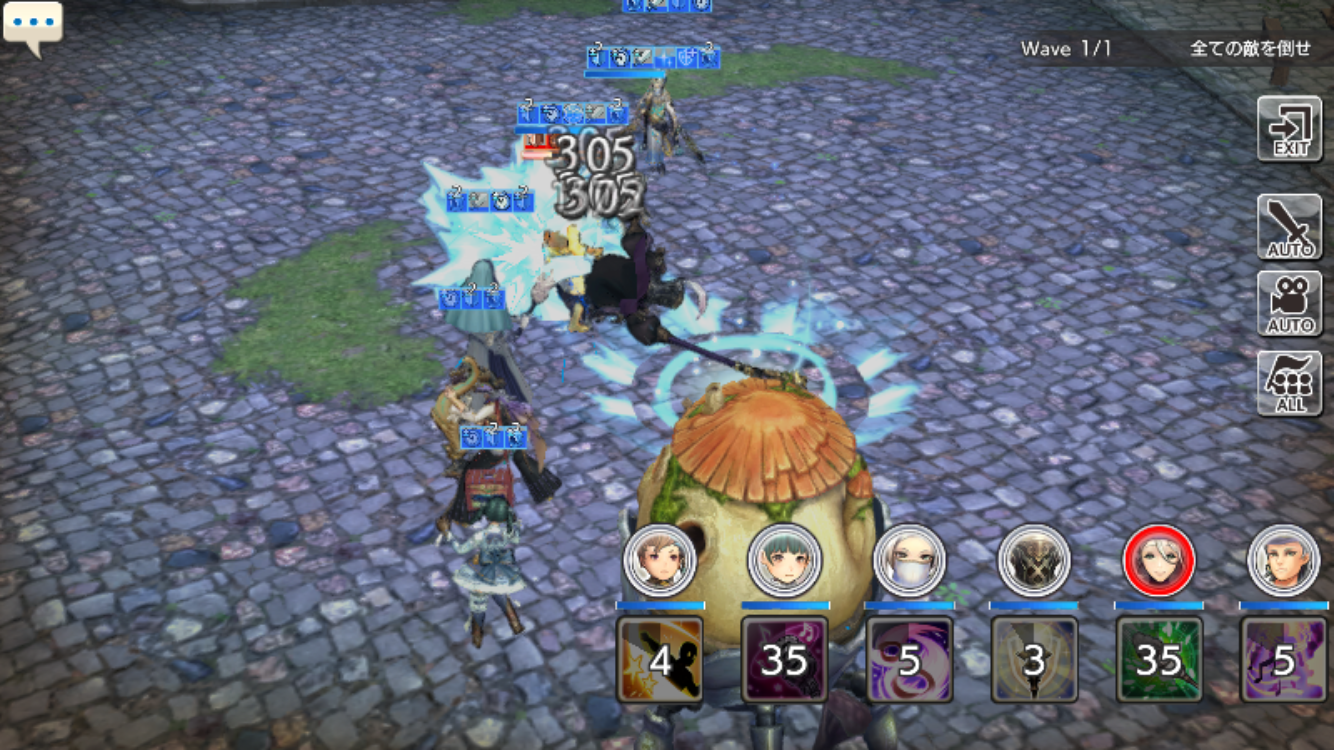
Task: Trigger the pink swirl skill
Action: 910,659
